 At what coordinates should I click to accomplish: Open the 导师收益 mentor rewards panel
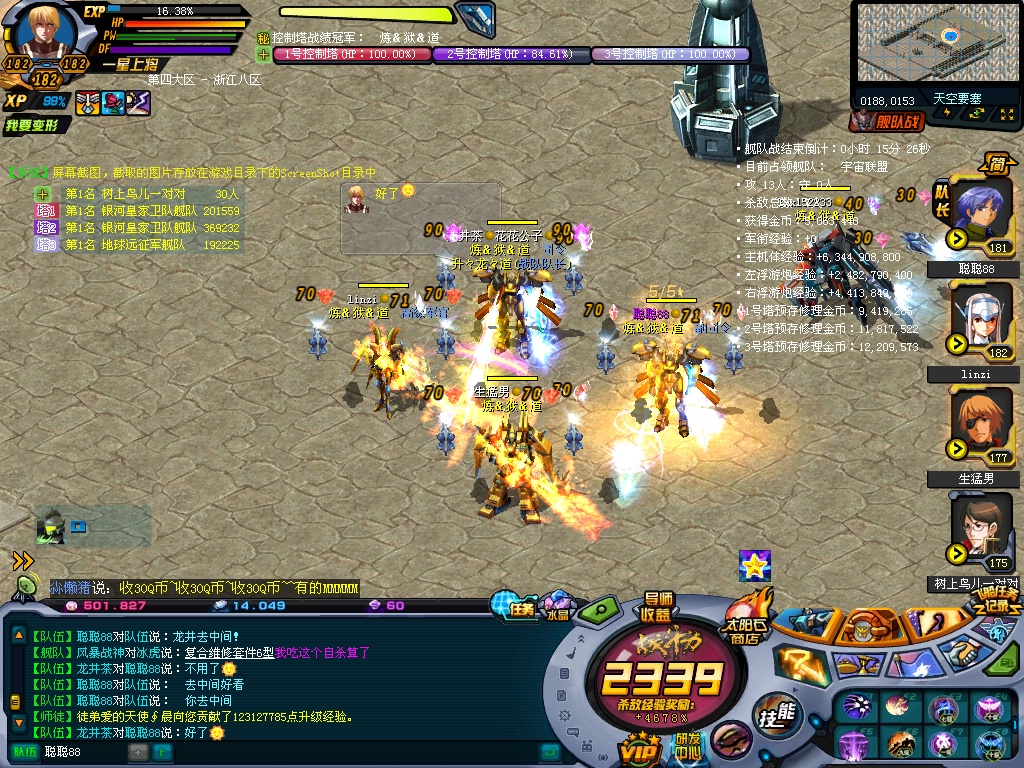coord(657,606)
